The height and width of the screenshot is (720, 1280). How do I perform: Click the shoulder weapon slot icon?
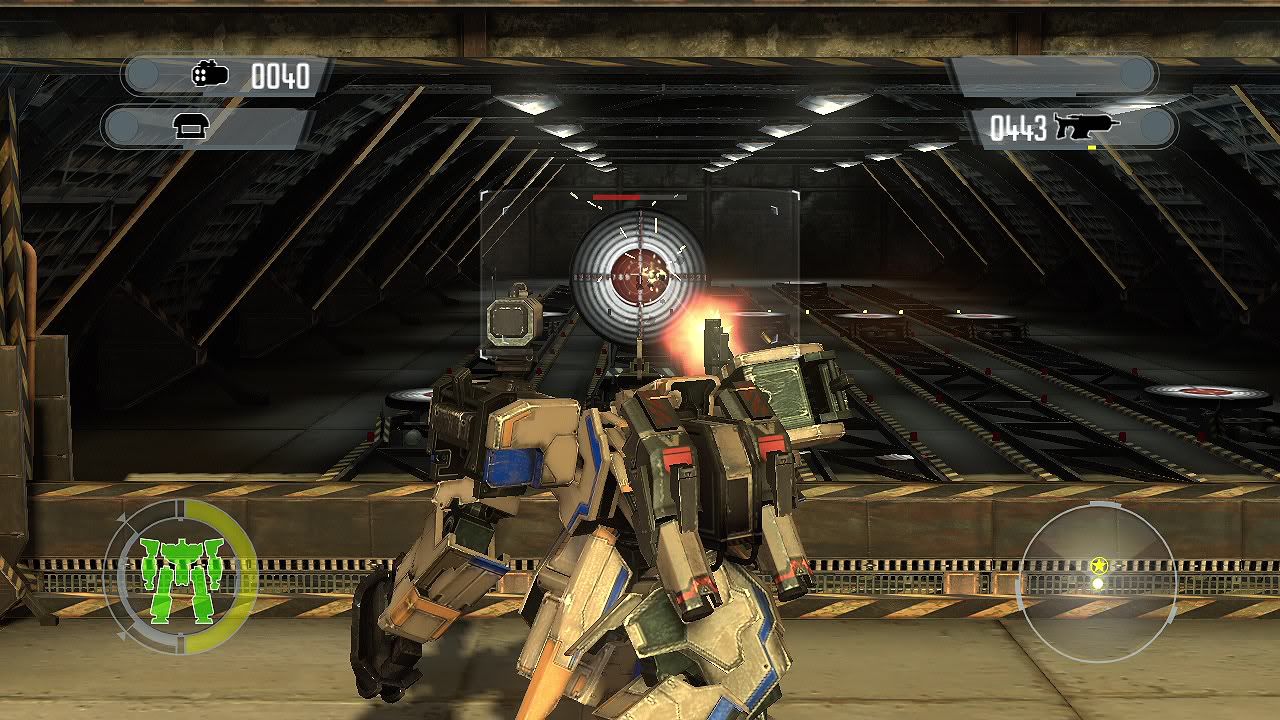tap(188, 126)
